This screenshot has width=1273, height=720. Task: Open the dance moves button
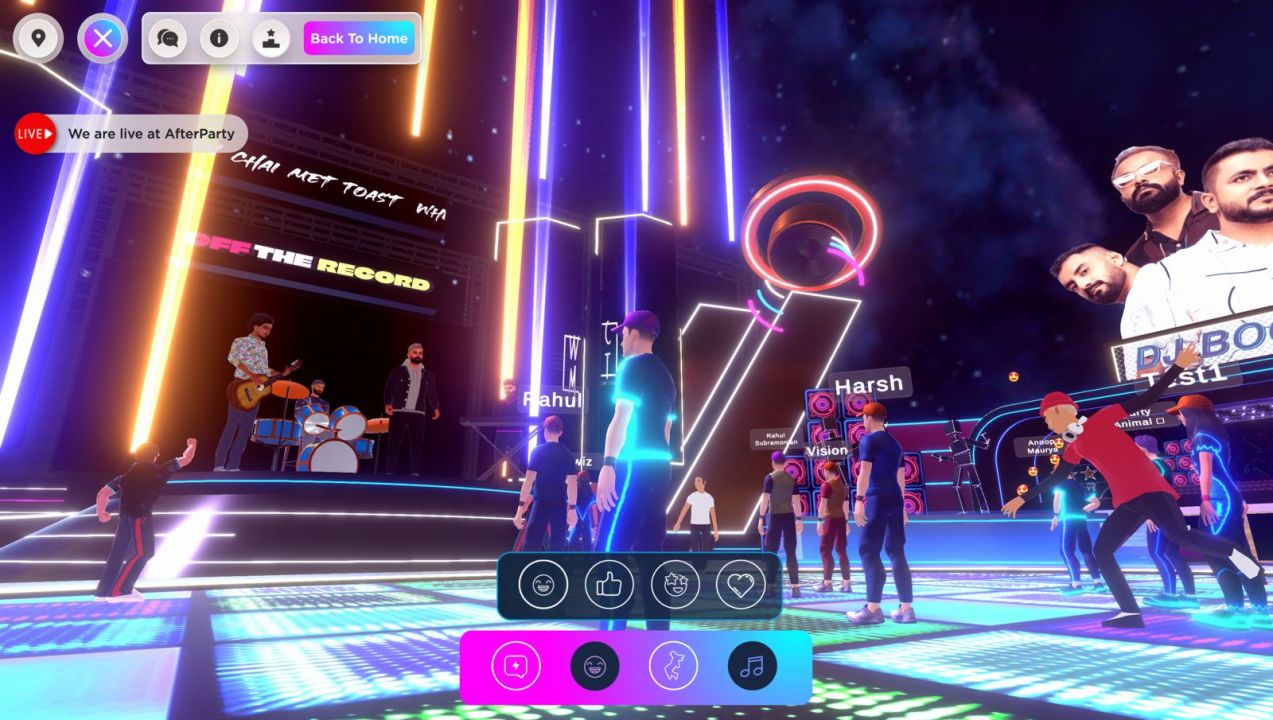point(673,666)
